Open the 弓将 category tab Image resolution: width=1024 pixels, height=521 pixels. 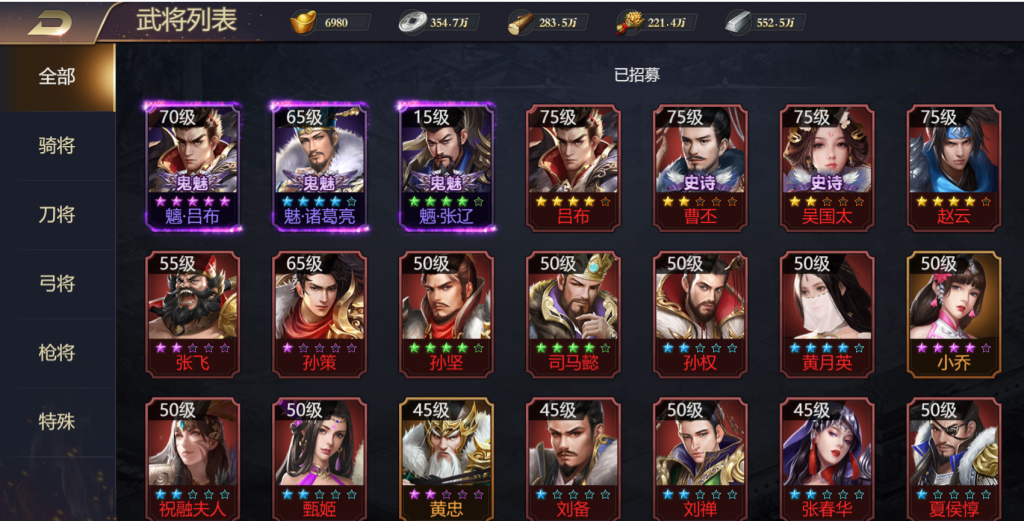pos(57,284)
